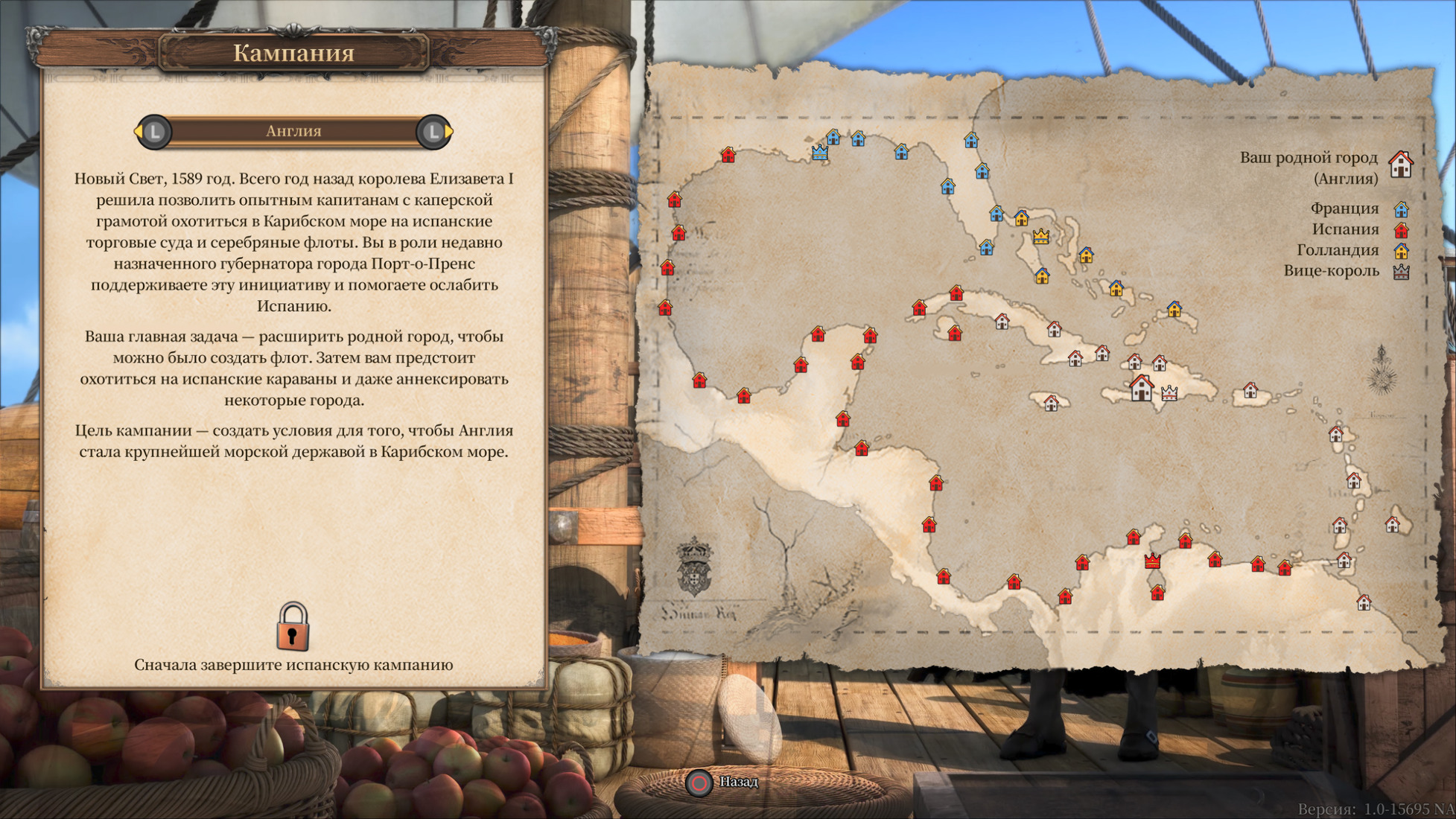The image size is (1456, 819).
Task: Select the Голландия legend entry
Action: pyautogui.click(x=1338, y=250)
